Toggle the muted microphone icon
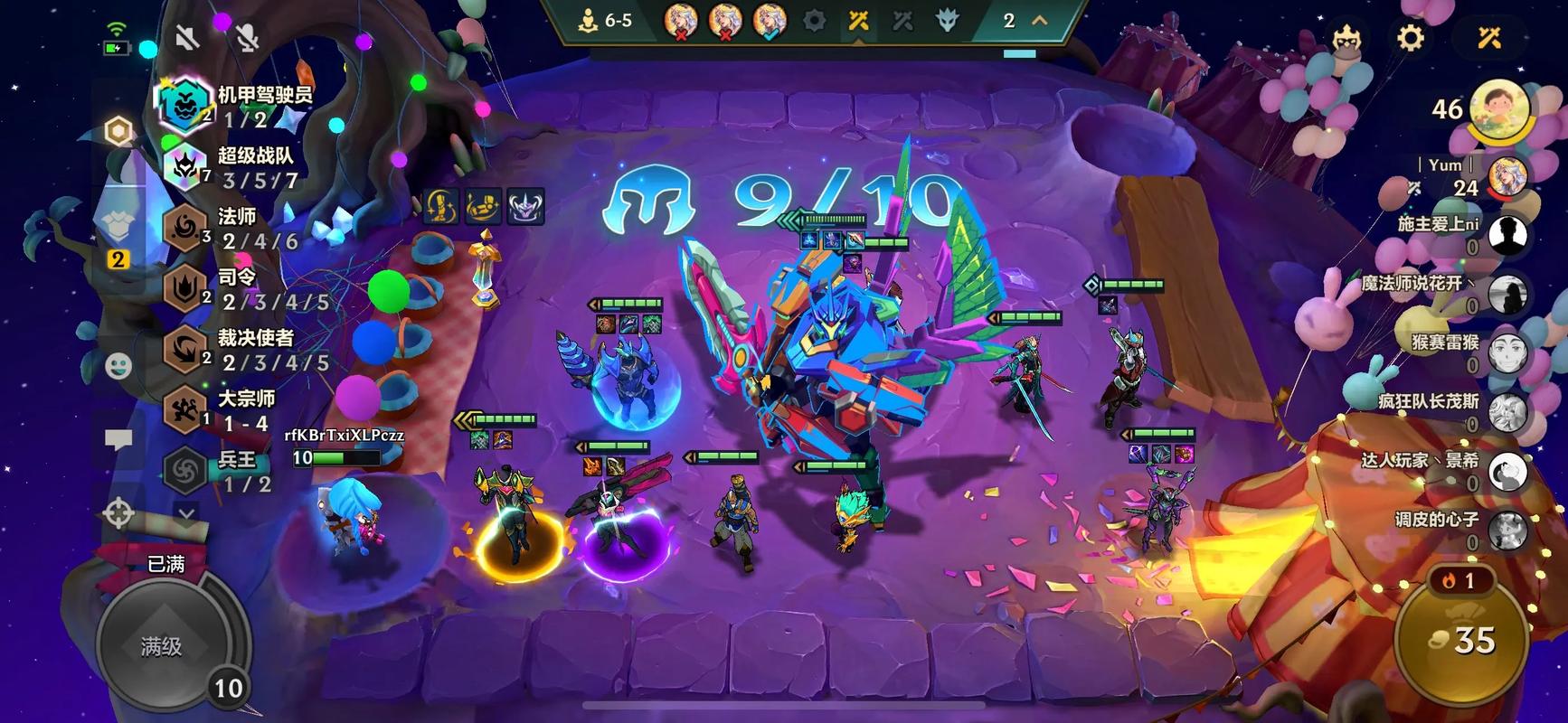The image size is (1568, 723). [246, 37]
